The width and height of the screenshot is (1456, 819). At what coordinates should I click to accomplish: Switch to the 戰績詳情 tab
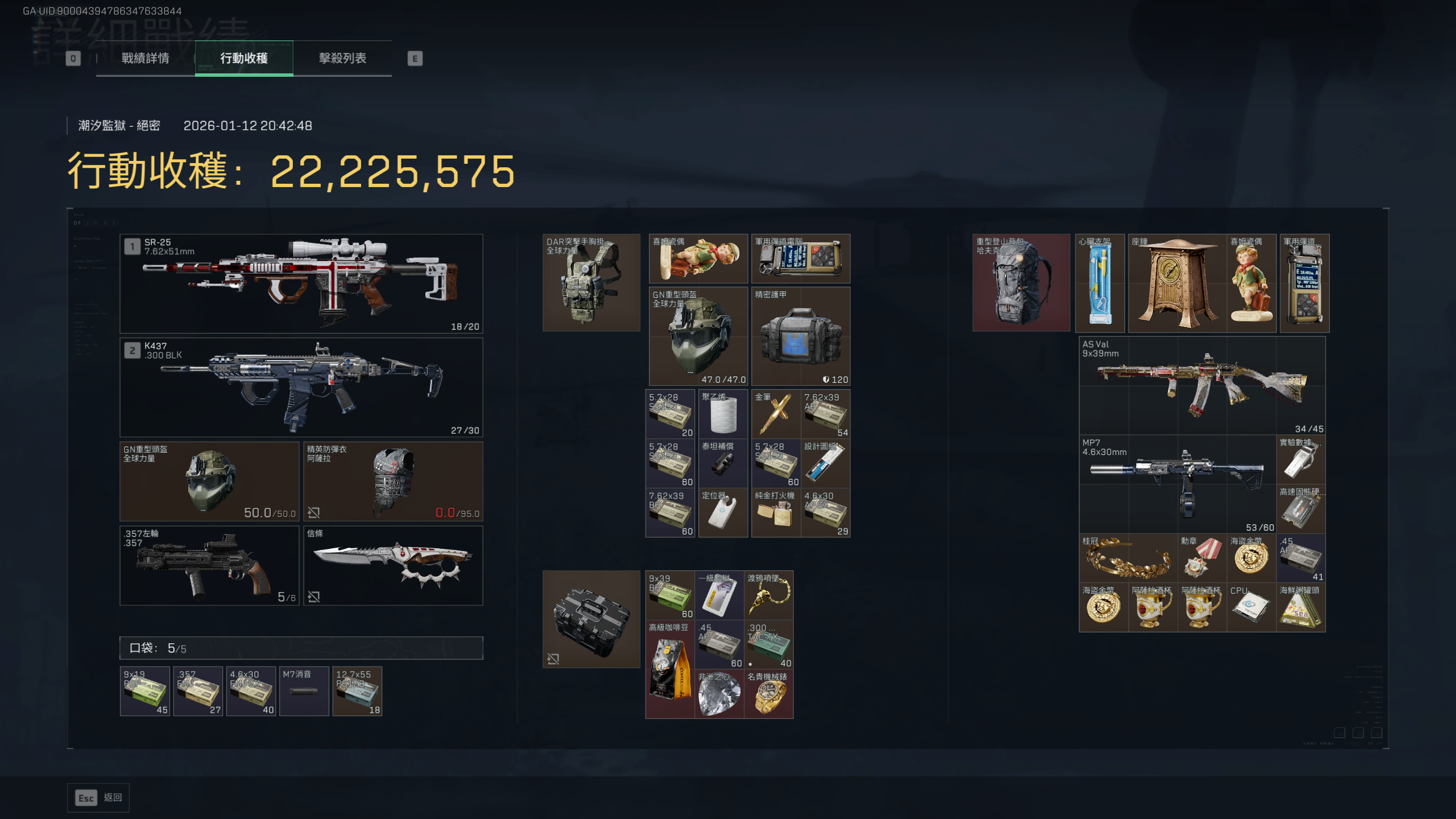click(145, 58)
